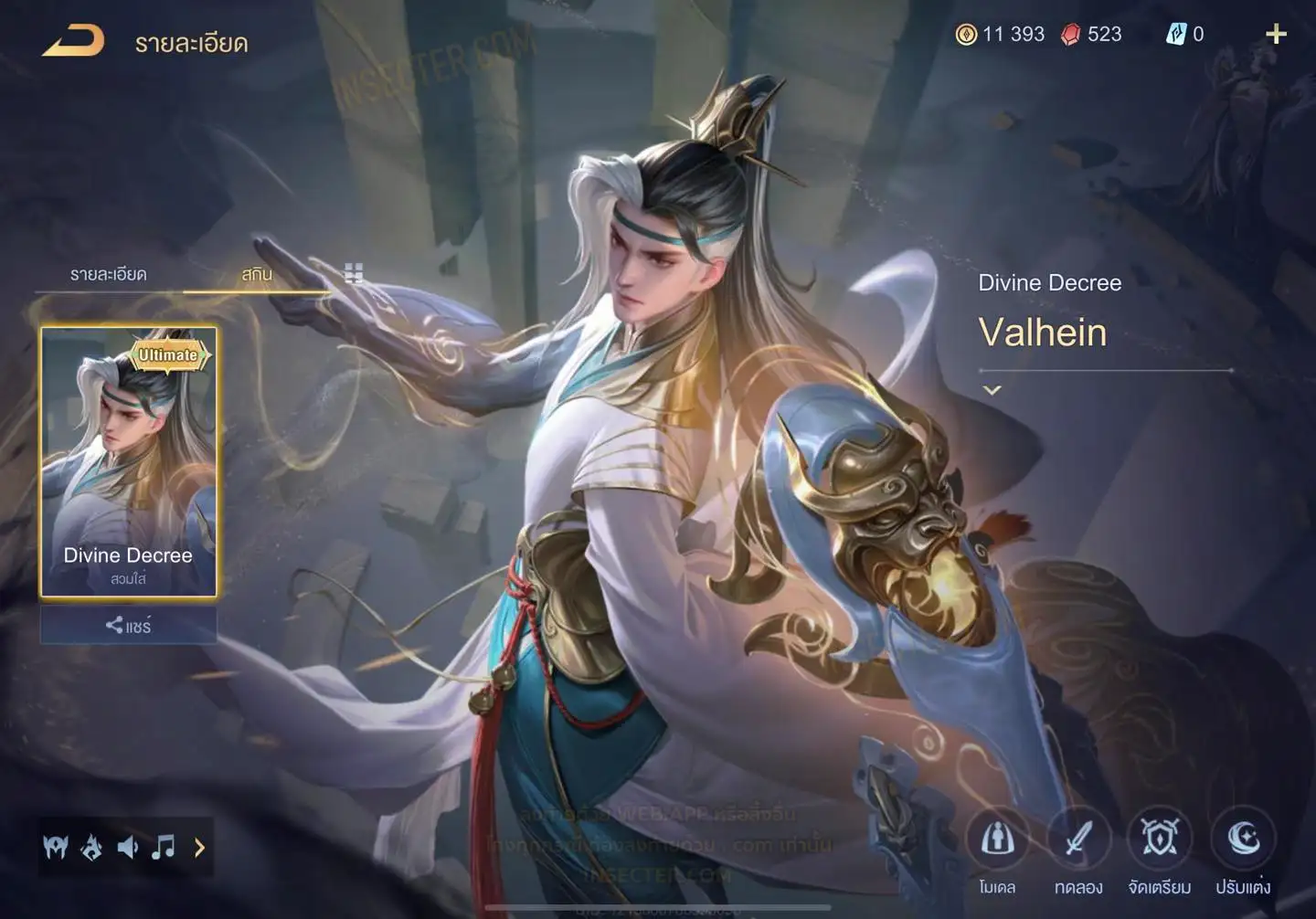Open จัดเตรียม equipment setup
This screenshot has height=919, width=1316.
pyautogui.click(x=1159, y=839)
